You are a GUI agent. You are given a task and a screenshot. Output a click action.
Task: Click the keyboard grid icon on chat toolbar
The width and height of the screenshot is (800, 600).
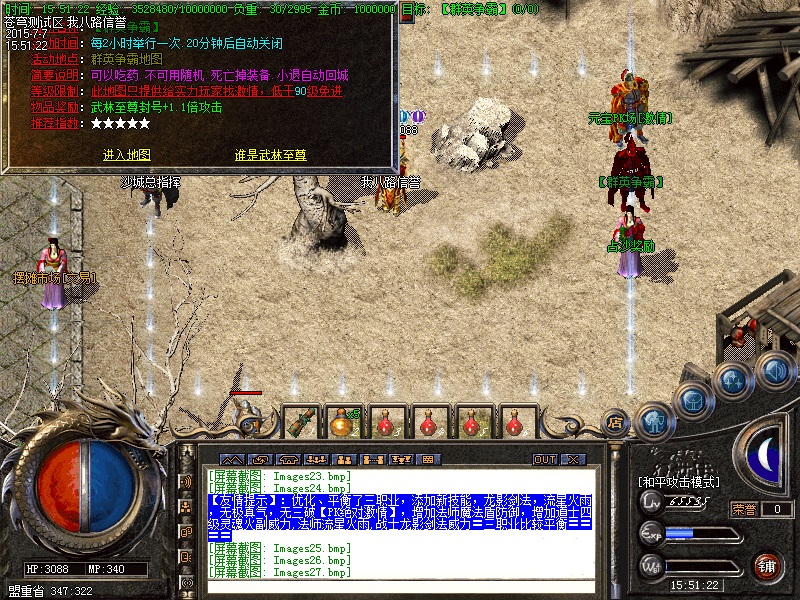(x=431, y=459)
